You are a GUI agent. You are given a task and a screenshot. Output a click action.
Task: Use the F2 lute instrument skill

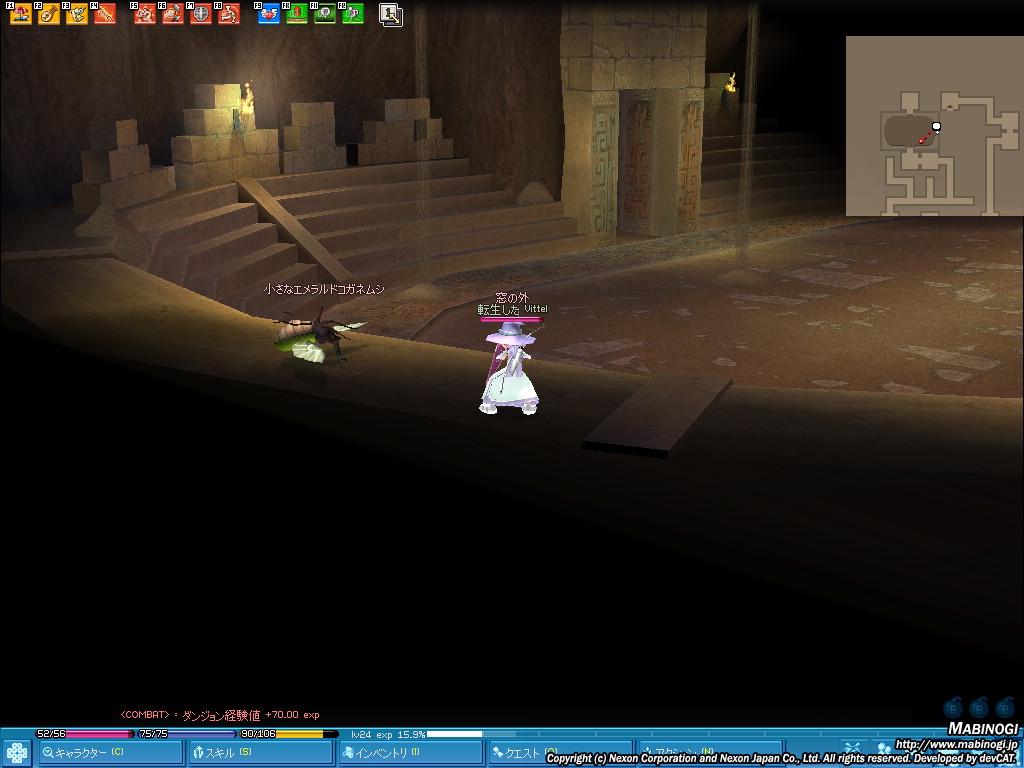[x=49, y=14]
